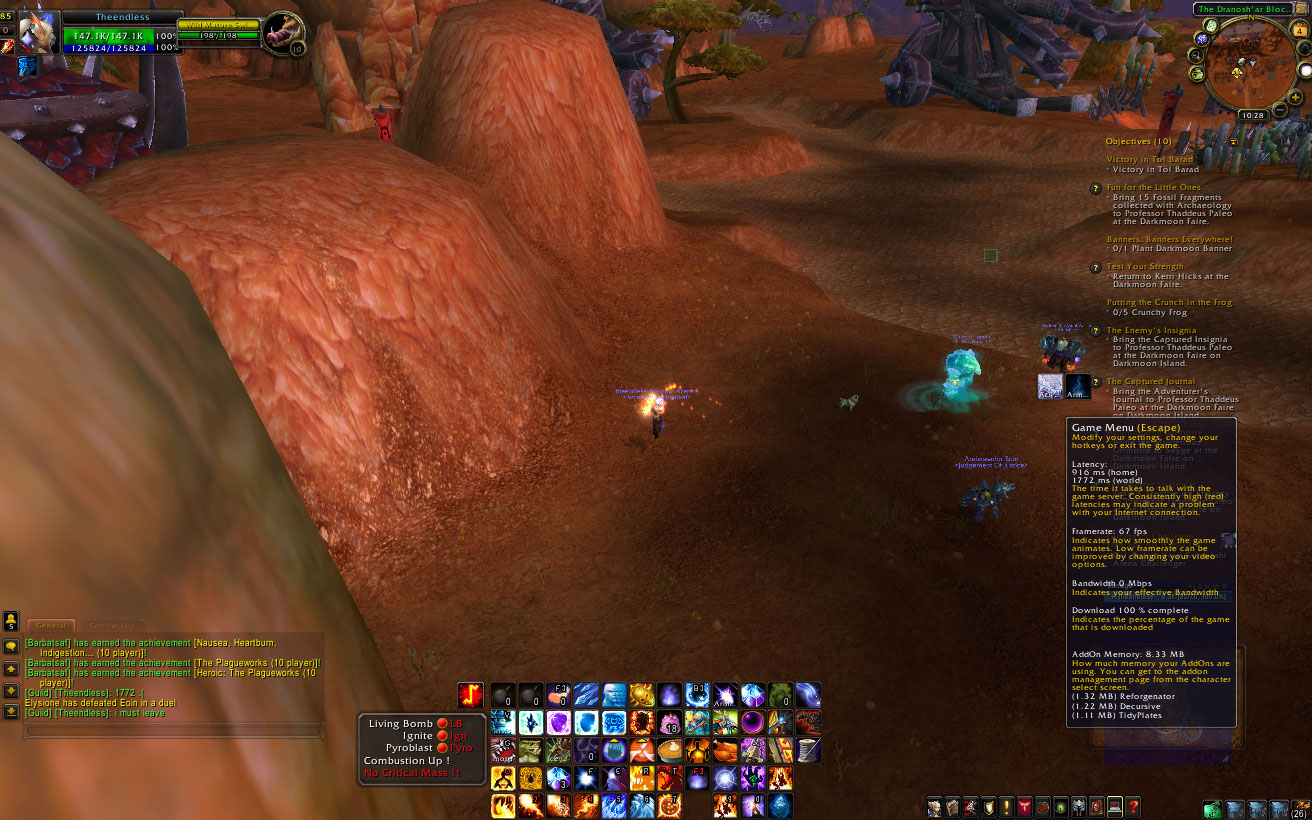Open the Quest Log exclamation mark button

pos(1006,807)
